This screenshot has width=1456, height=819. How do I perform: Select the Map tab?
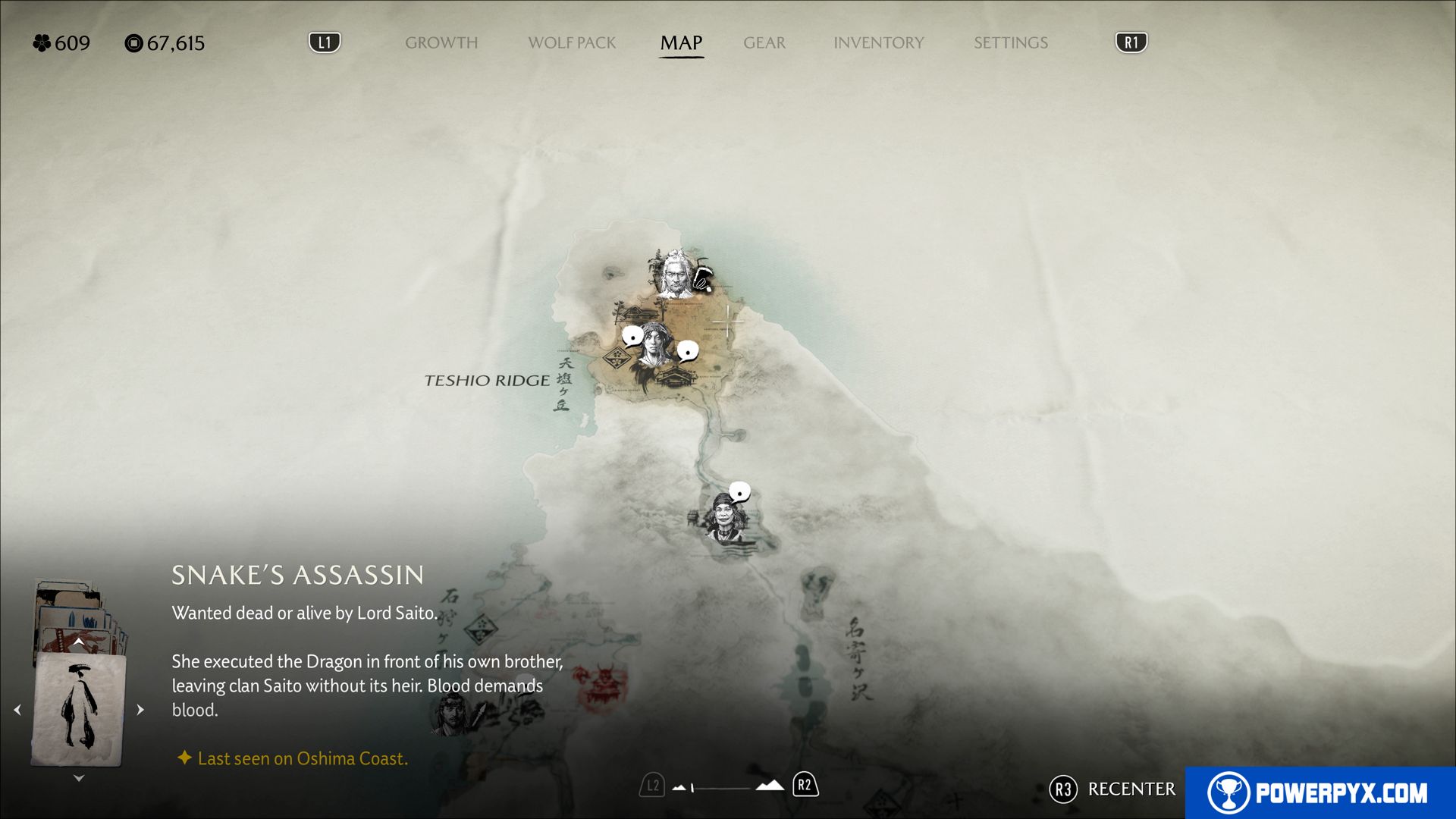(x=681, y=43)
